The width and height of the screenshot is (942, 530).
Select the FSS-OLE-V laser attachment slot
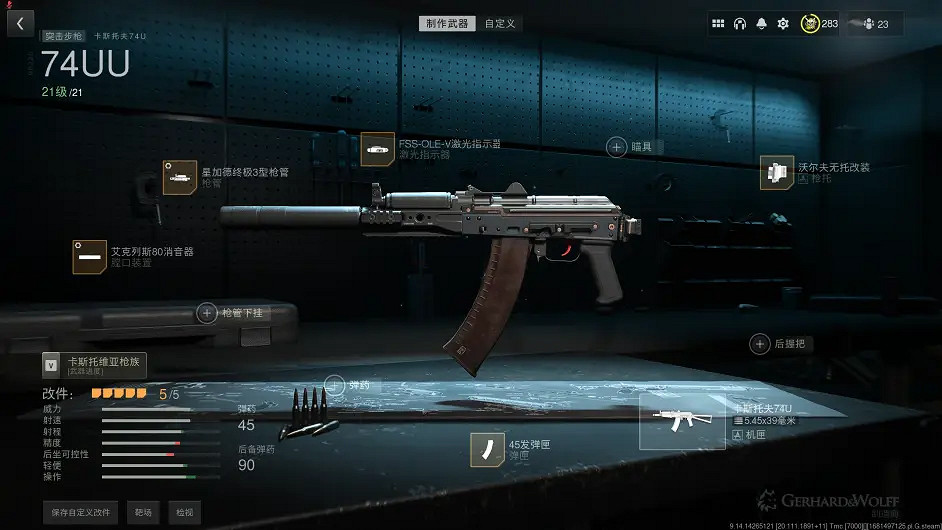click(378, 150)
